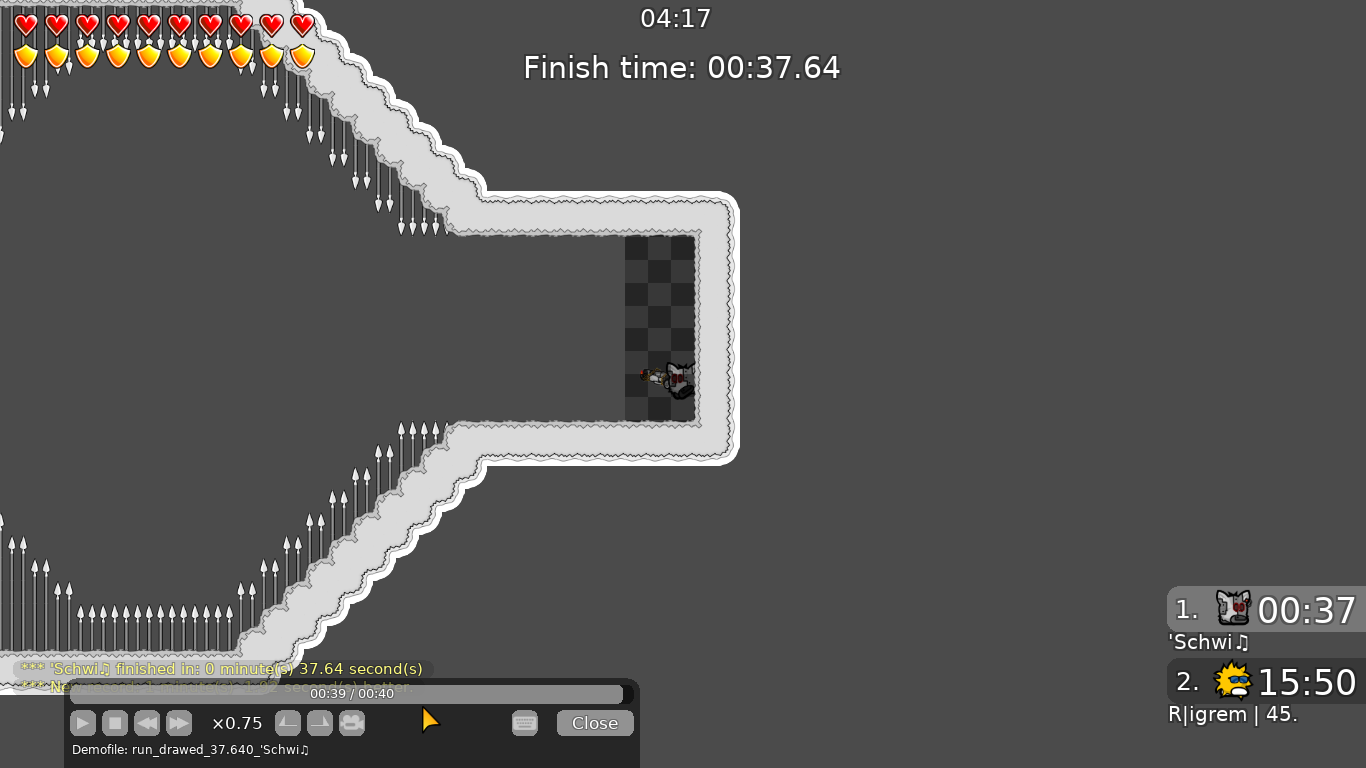Show the keyboard shortcuts panel

(x=525, y=723)
